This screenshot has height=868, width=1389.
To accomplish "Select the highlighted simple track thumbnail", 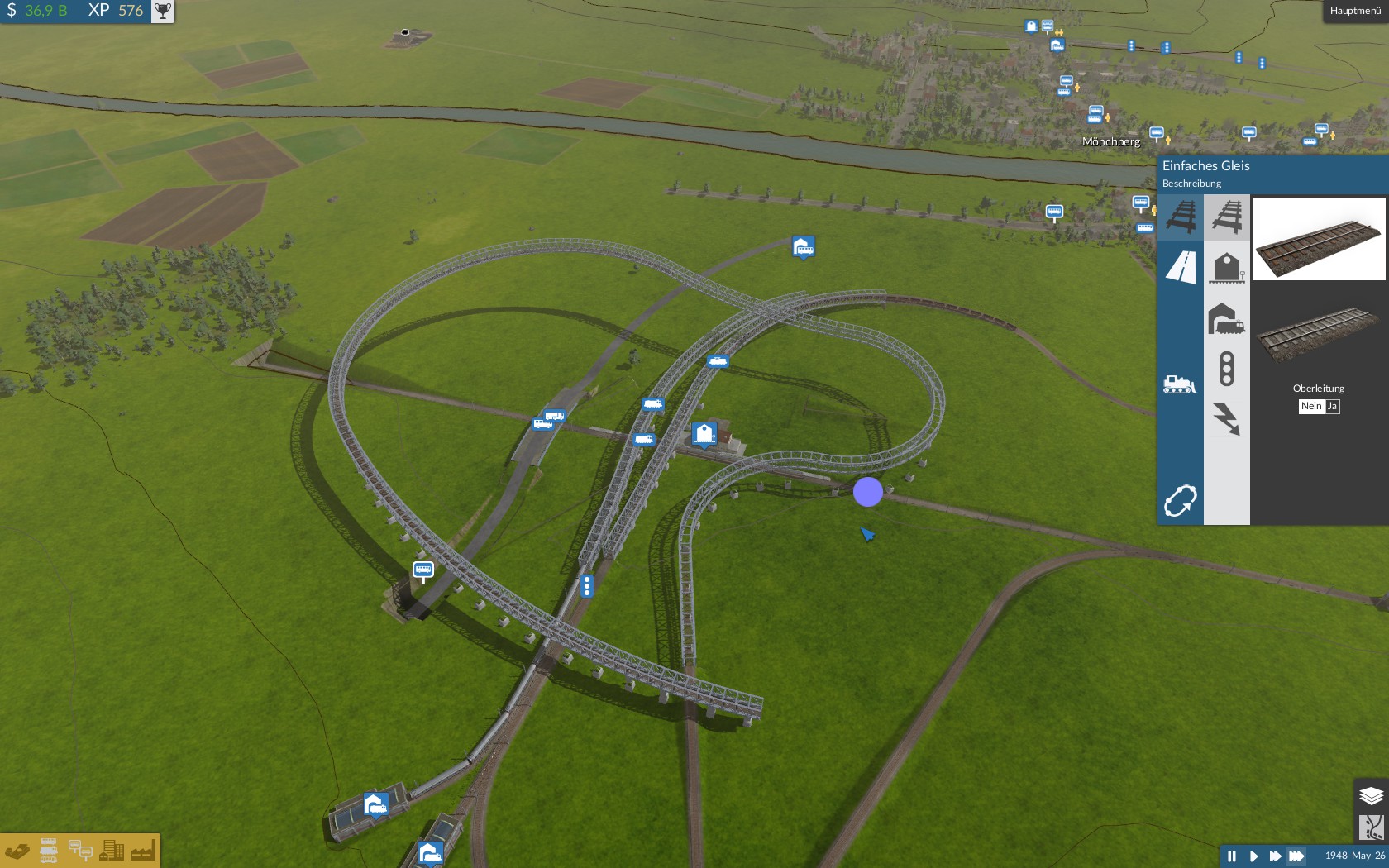I will pyautogui.click(x=1319, y=239).
